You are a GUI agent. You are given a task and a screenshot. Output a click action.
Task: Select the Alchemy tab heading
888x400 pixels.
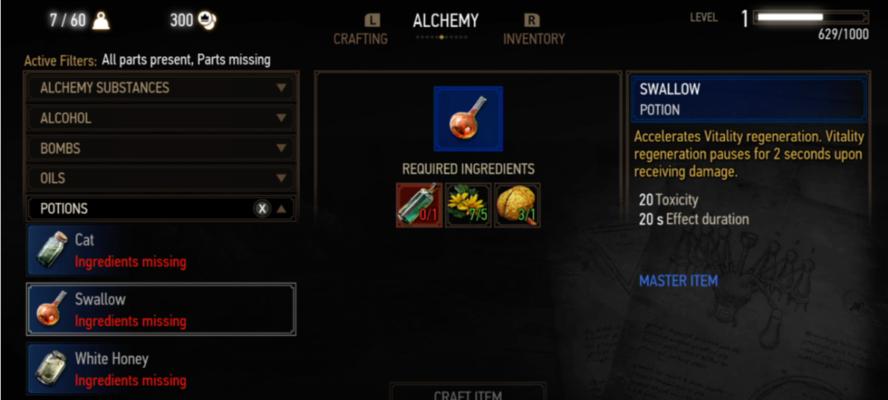[x=445, y=21]
